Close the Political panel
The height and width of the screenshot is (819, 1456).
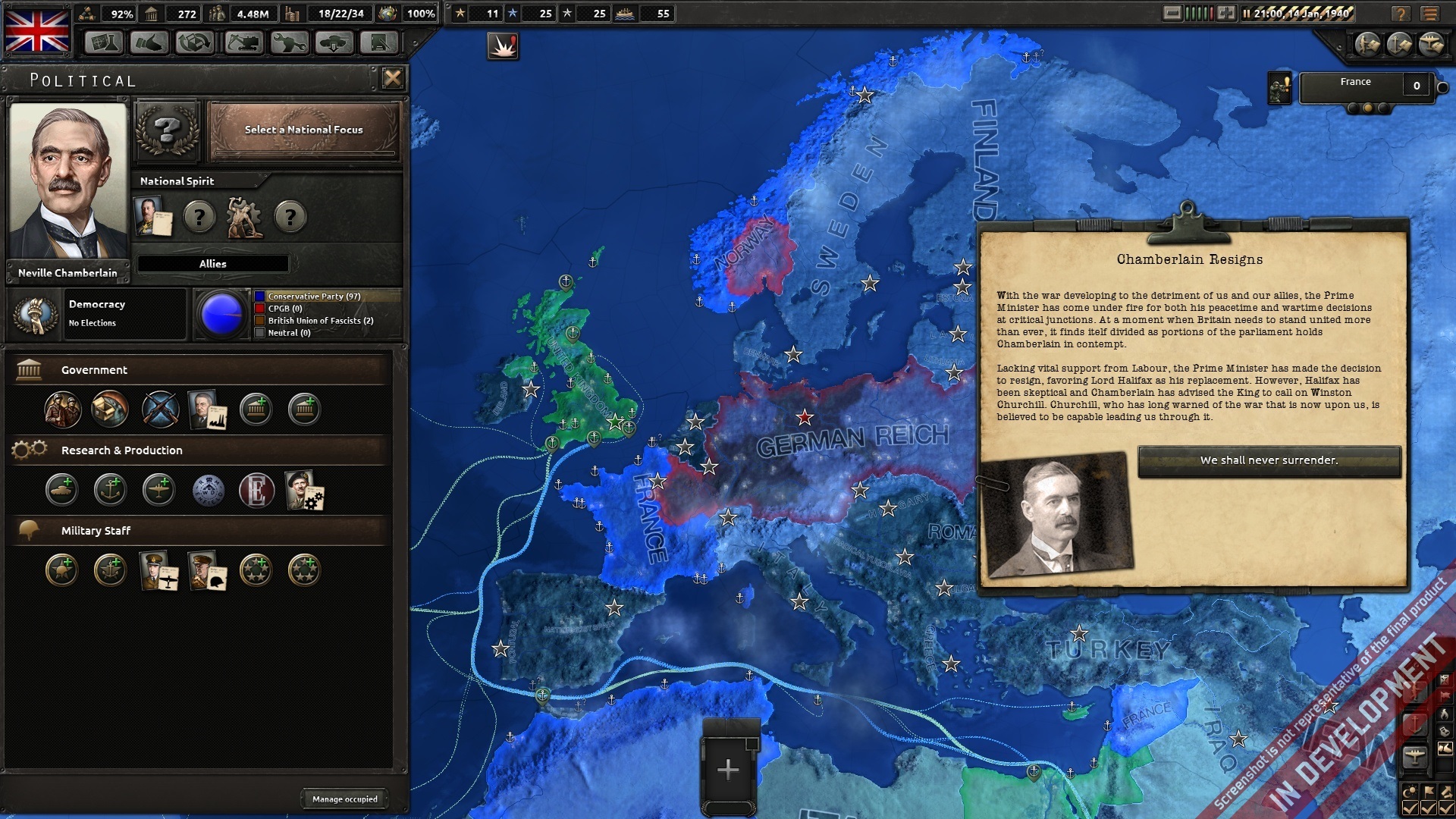(392, 78)
